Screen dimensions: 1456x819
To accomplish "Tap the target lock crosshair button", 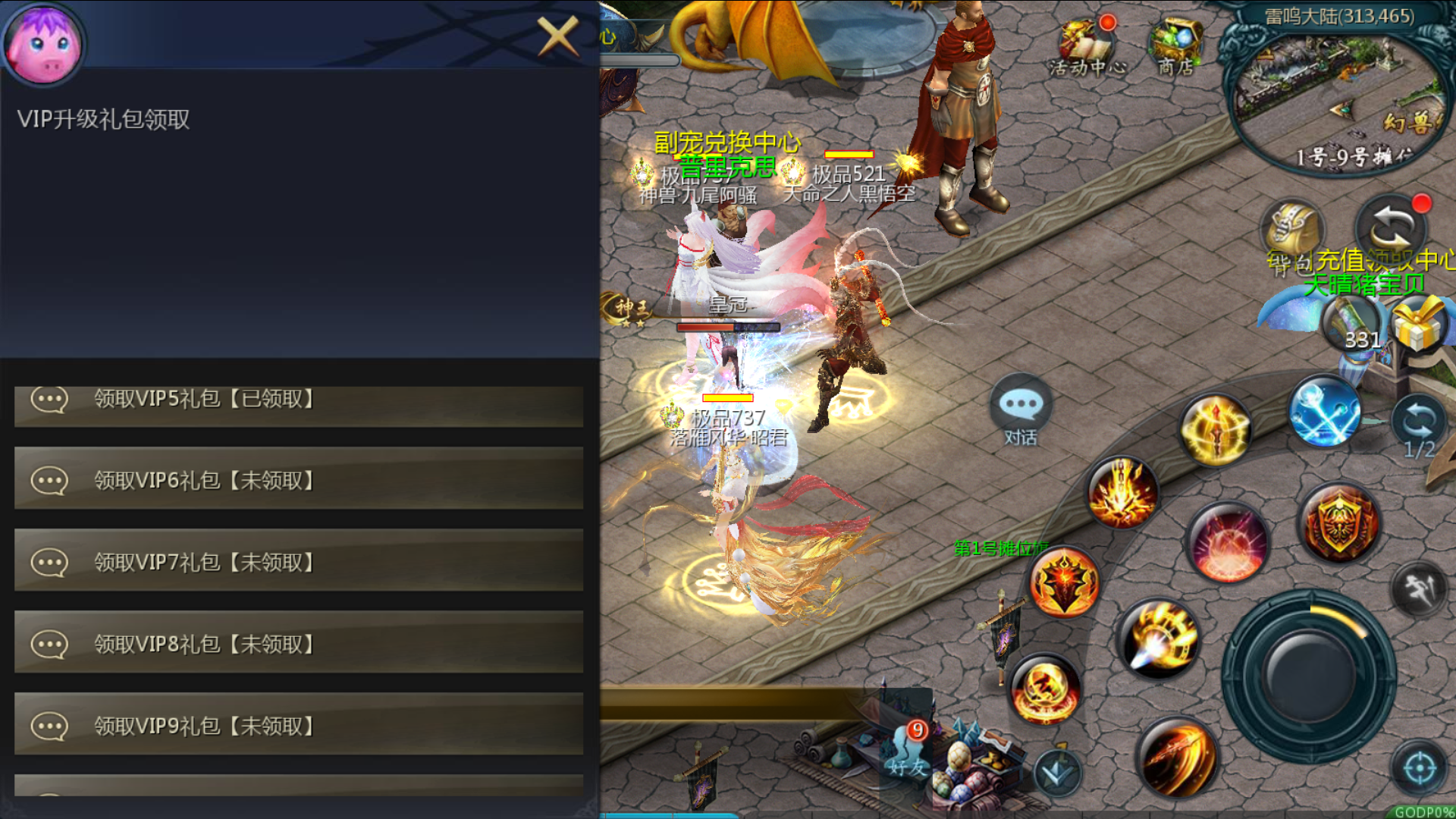I will (1419, 769).
